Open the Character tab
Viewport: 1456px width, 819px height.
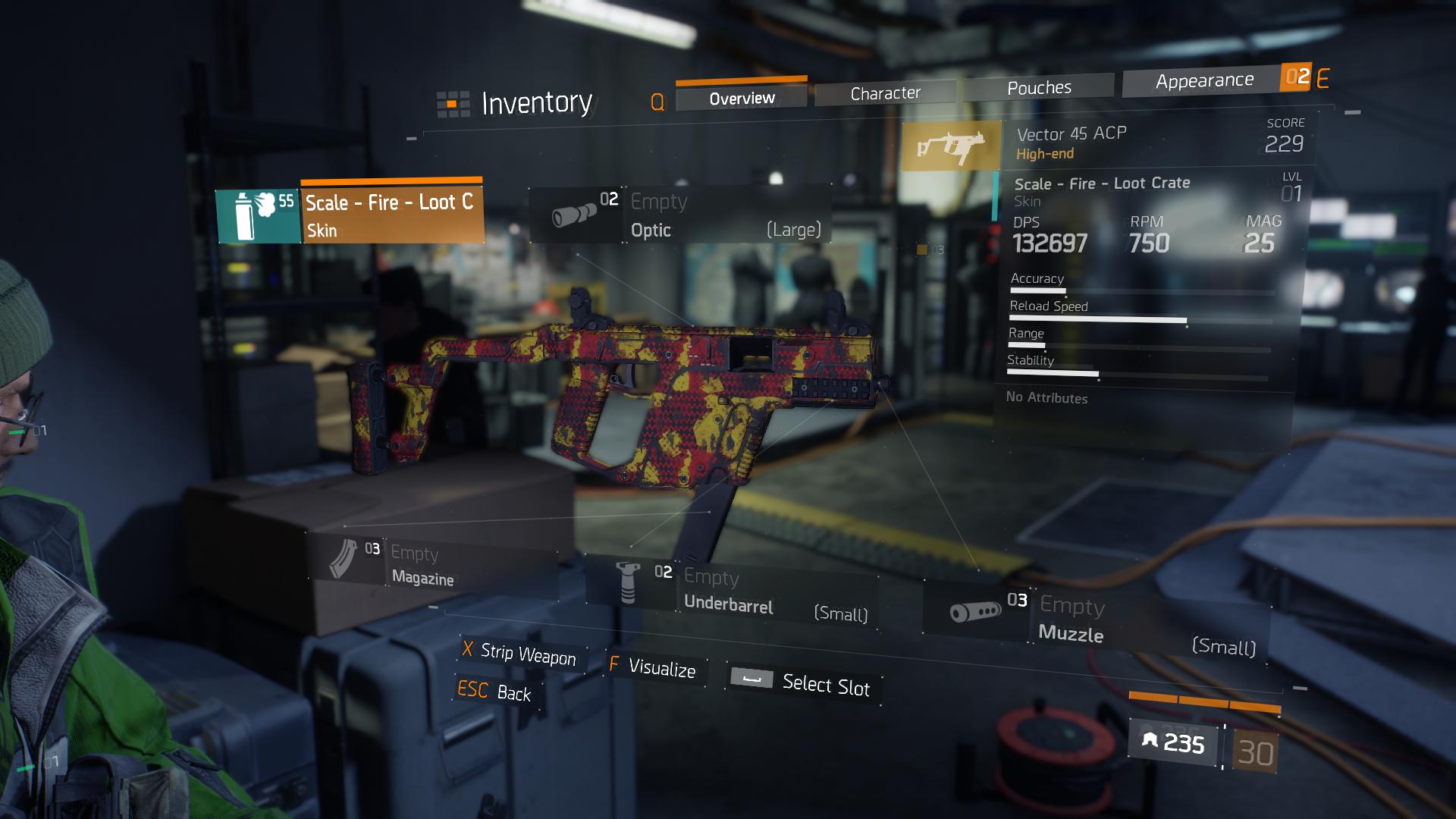[x=885, y=93]
